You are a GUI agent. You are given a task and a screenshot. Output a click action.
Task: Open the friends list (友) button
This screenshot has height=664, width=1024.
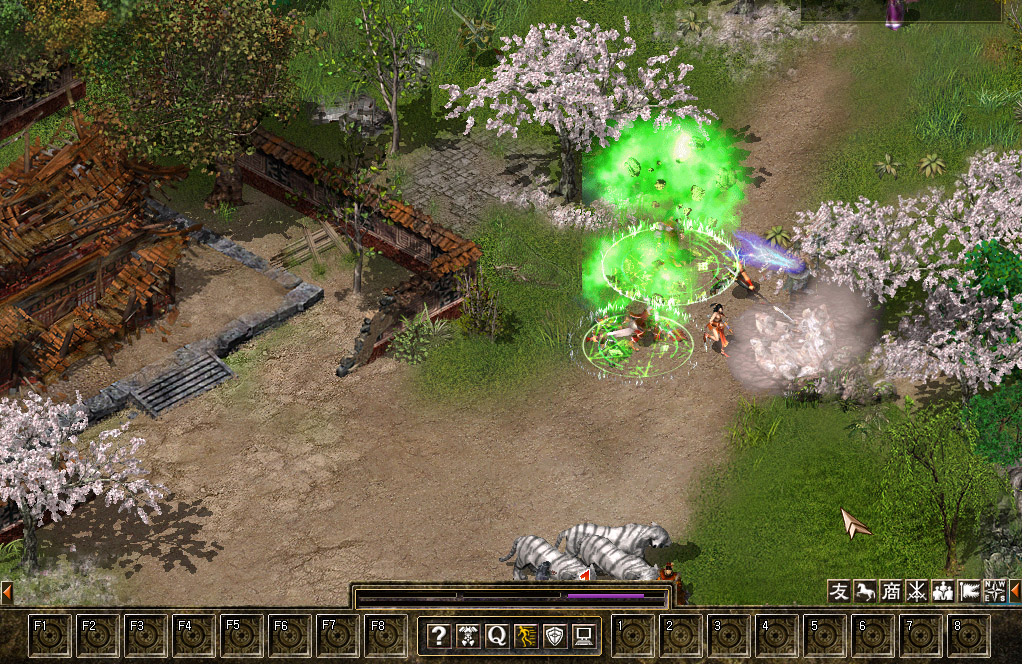[839, 591]
